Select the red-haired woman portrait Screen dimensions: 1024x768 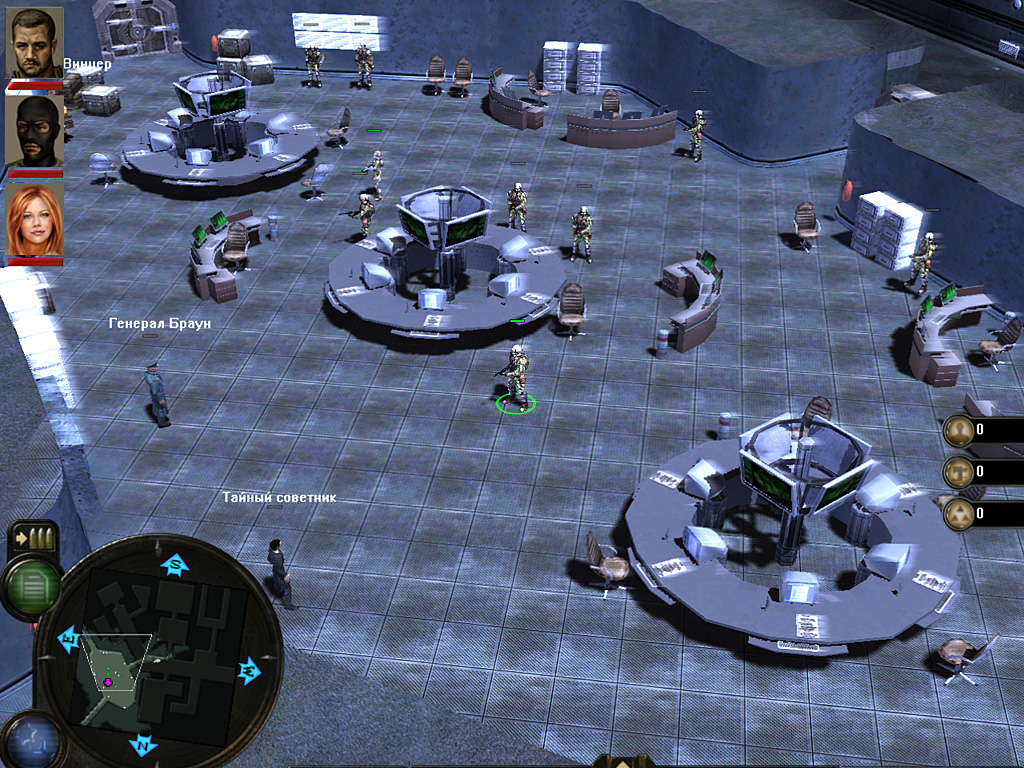35,220
